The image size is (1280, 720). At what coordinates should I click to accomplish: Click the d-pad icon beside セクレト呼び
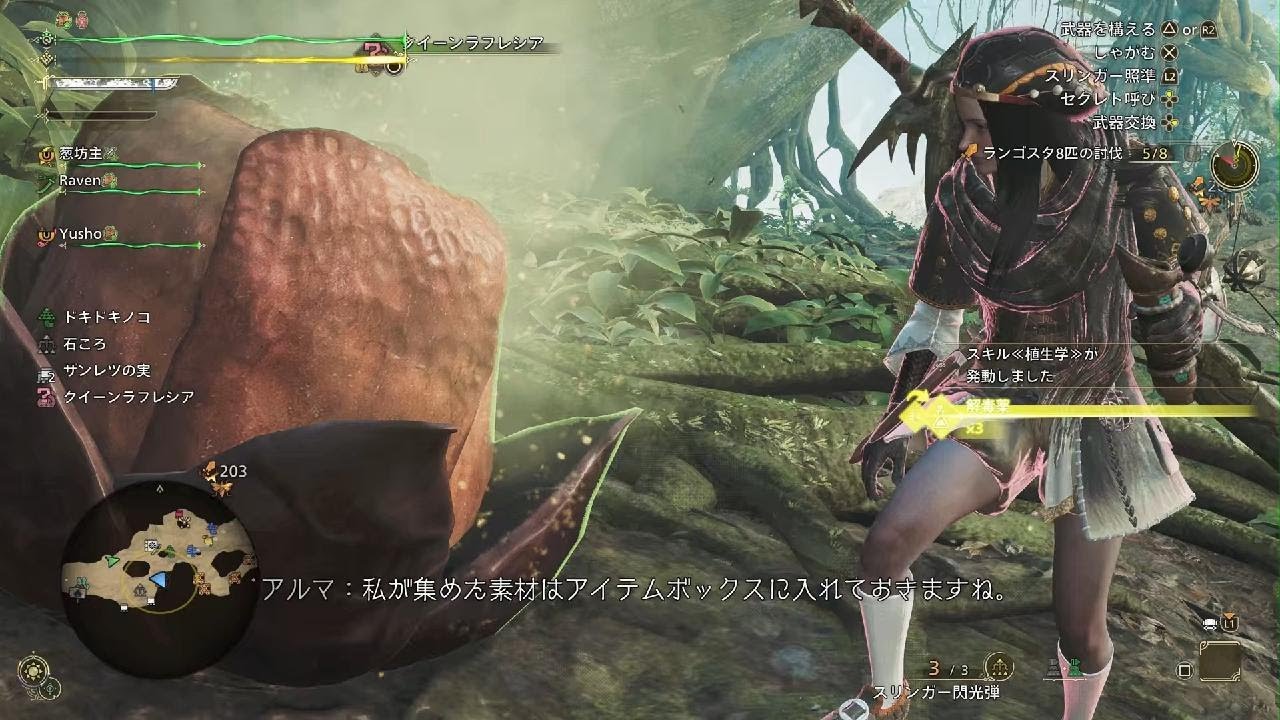1169,100
